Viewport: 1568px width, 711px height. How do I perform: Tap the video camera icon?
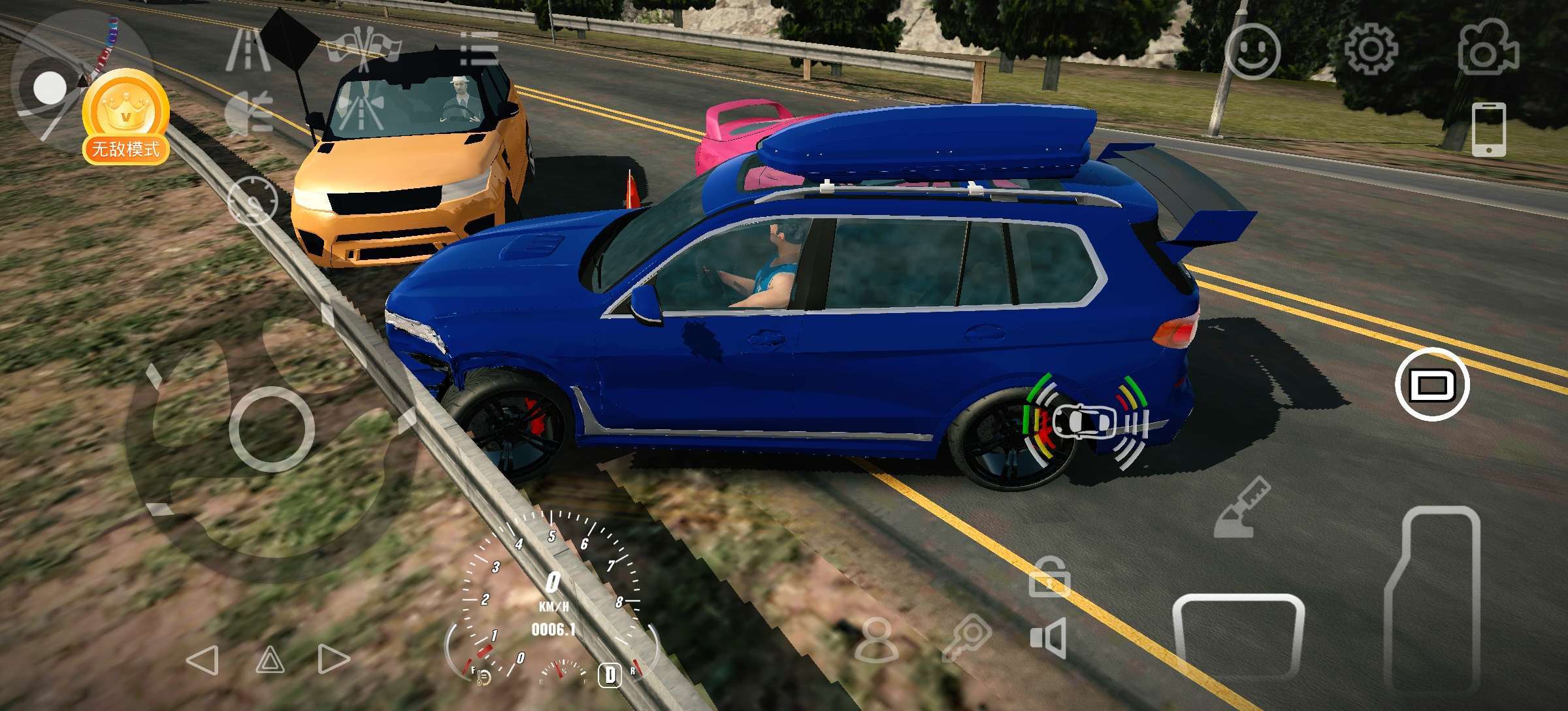(1488, 47)
